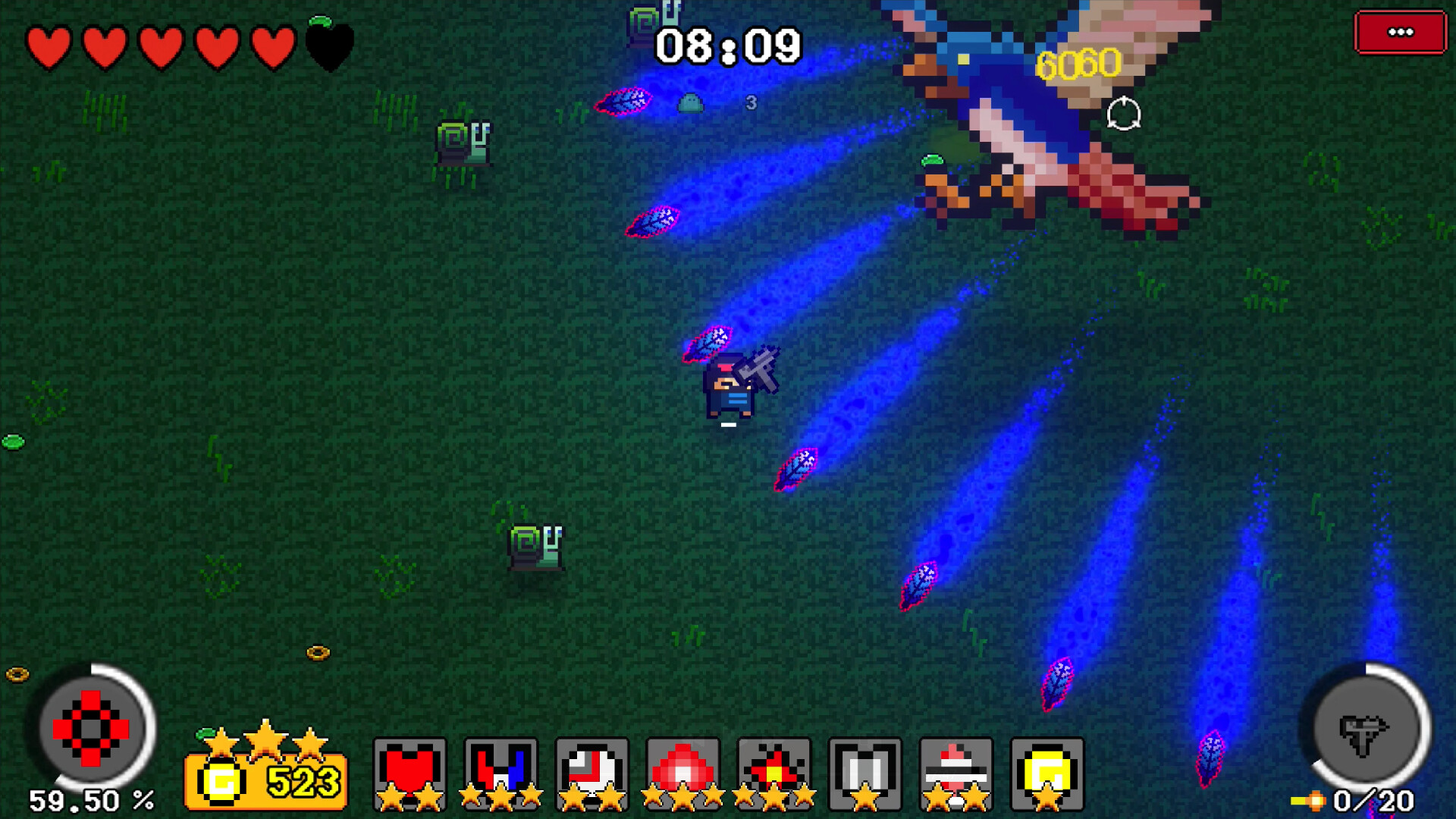Expand the three-star rating above the coin counter
Image resolution: width=1456 pixels, height=819 pixels.
coord(266,739)
